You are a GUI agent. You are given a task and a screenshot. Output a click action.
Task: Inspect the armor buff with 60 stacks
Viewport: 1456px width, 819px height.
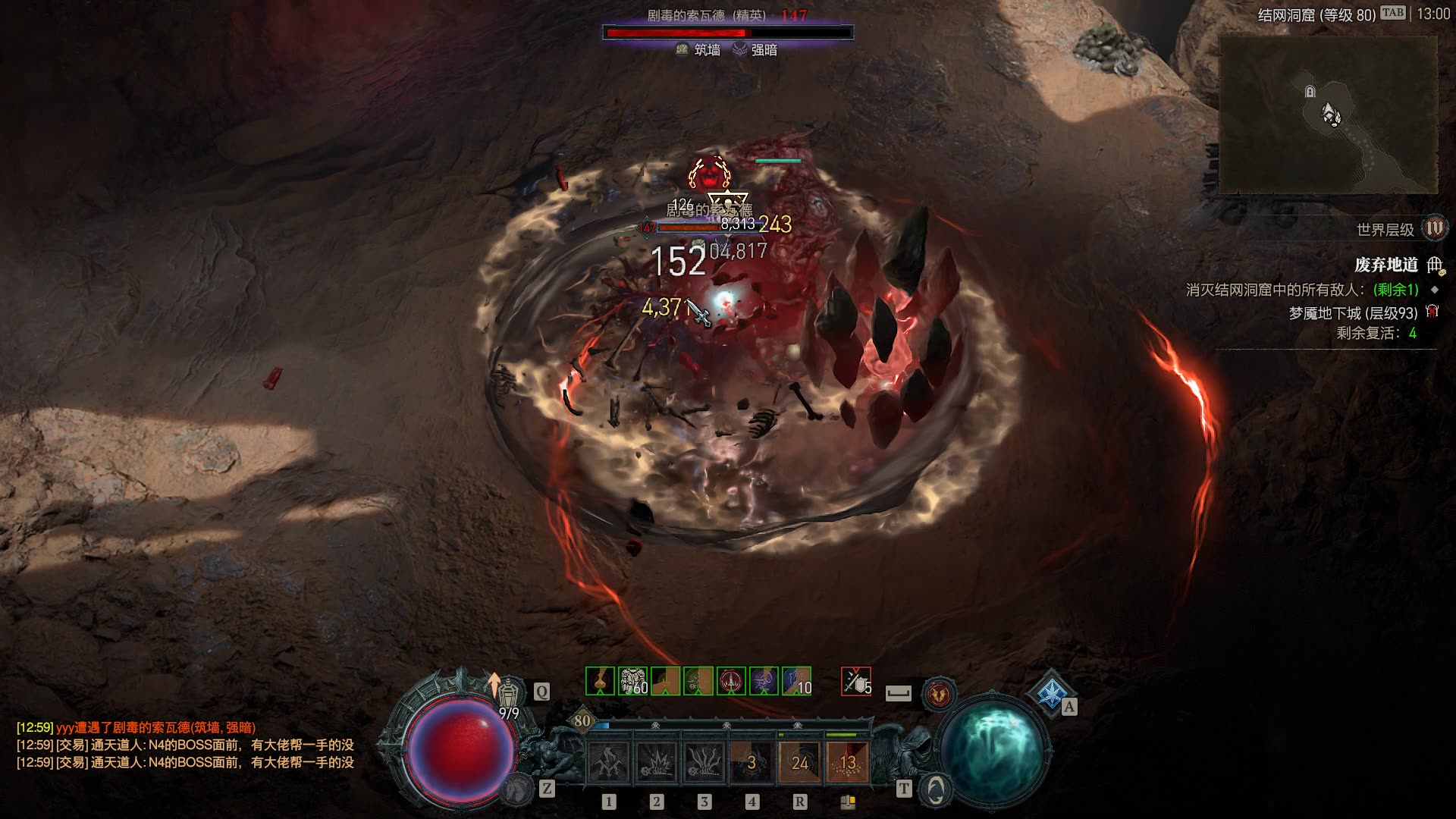point(632,681)
